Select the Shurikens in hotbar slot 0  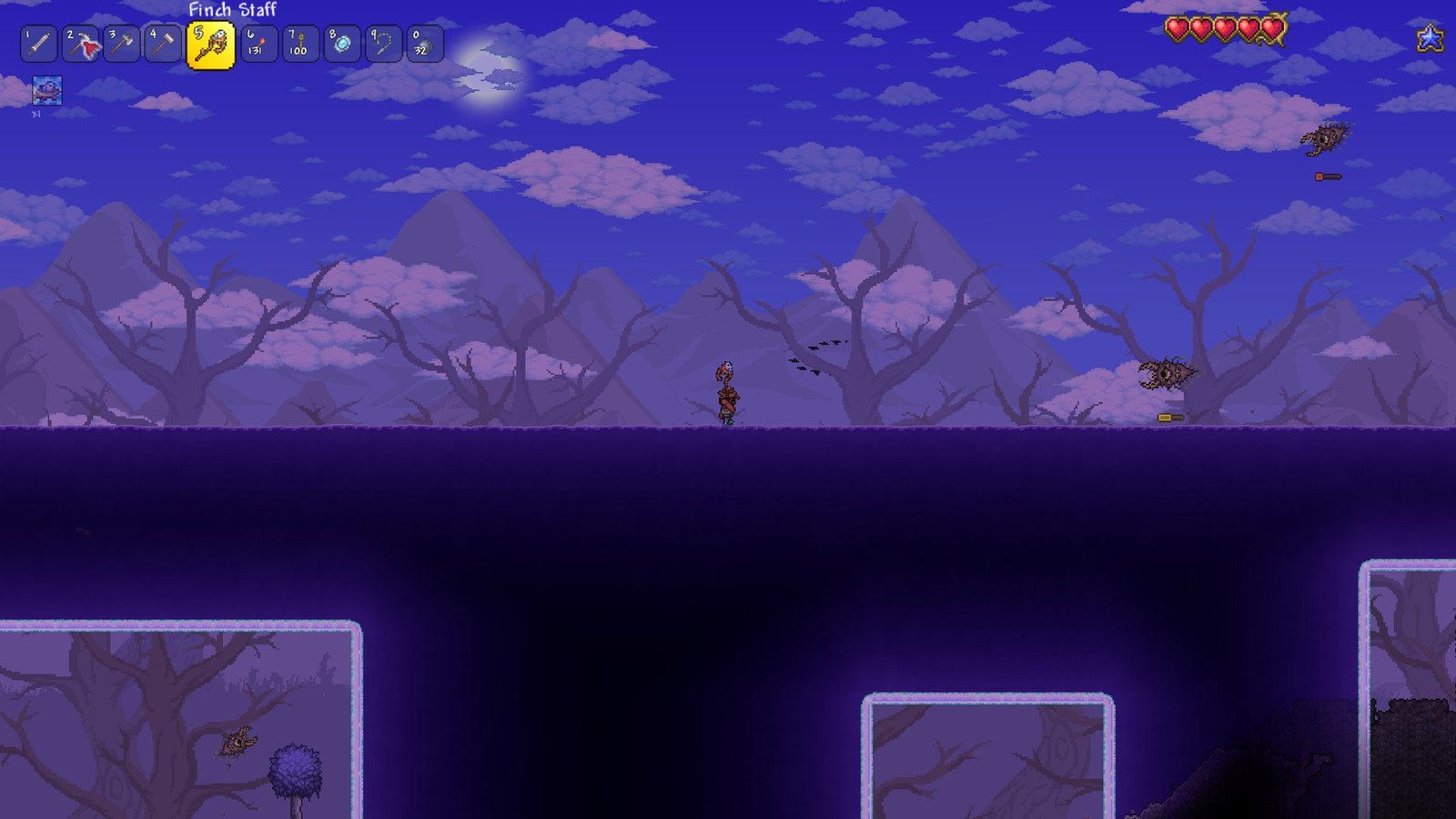tap(427, 41)
